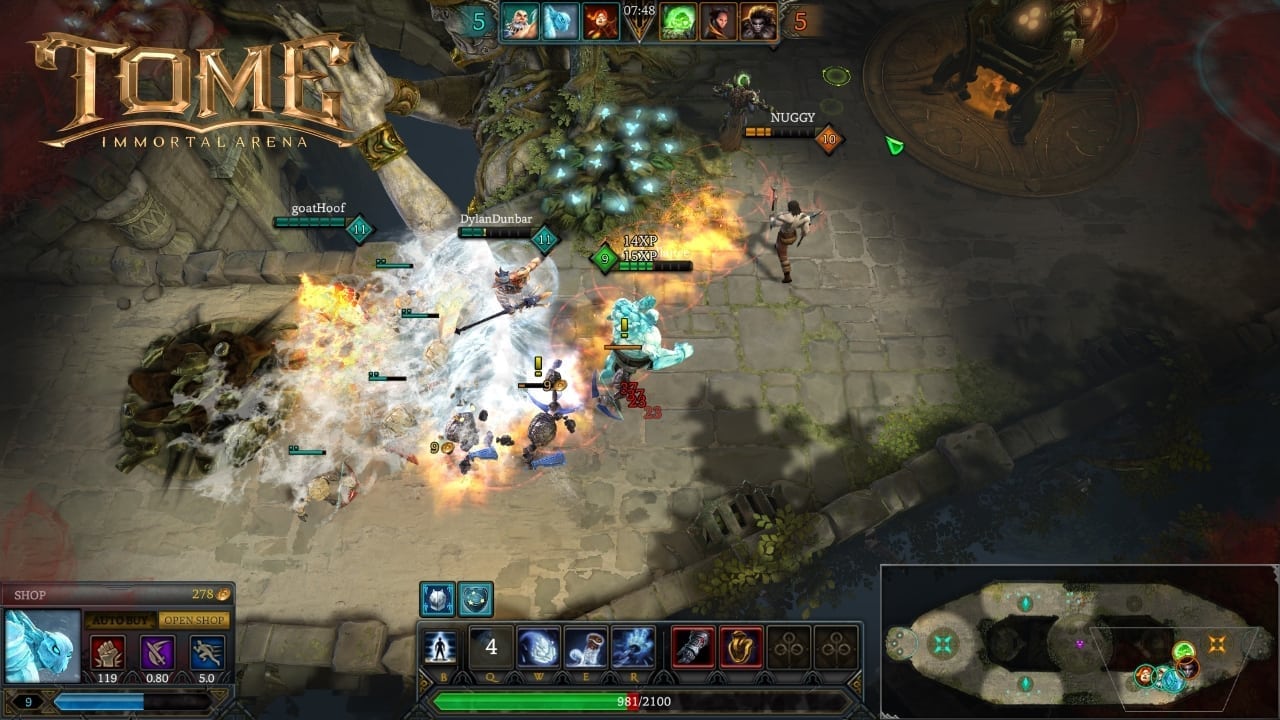This screenshot has height=720, width=1280.
Task: Click the Q ability slot showing cooldown 4
Action: (490, 647)
